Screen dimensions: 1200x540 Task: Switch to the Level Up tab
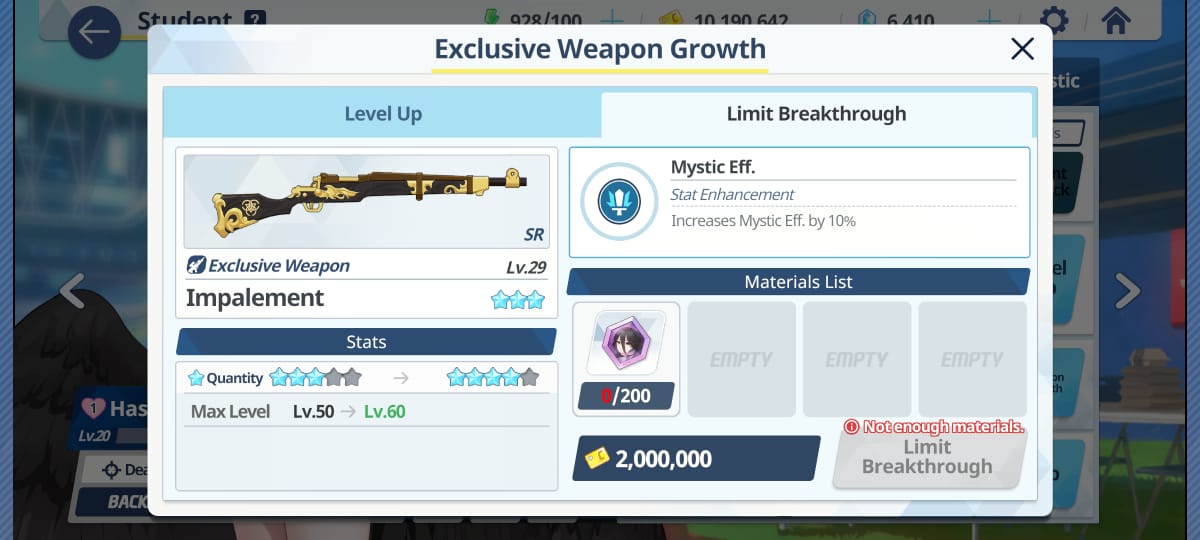[x=382, y=114]
